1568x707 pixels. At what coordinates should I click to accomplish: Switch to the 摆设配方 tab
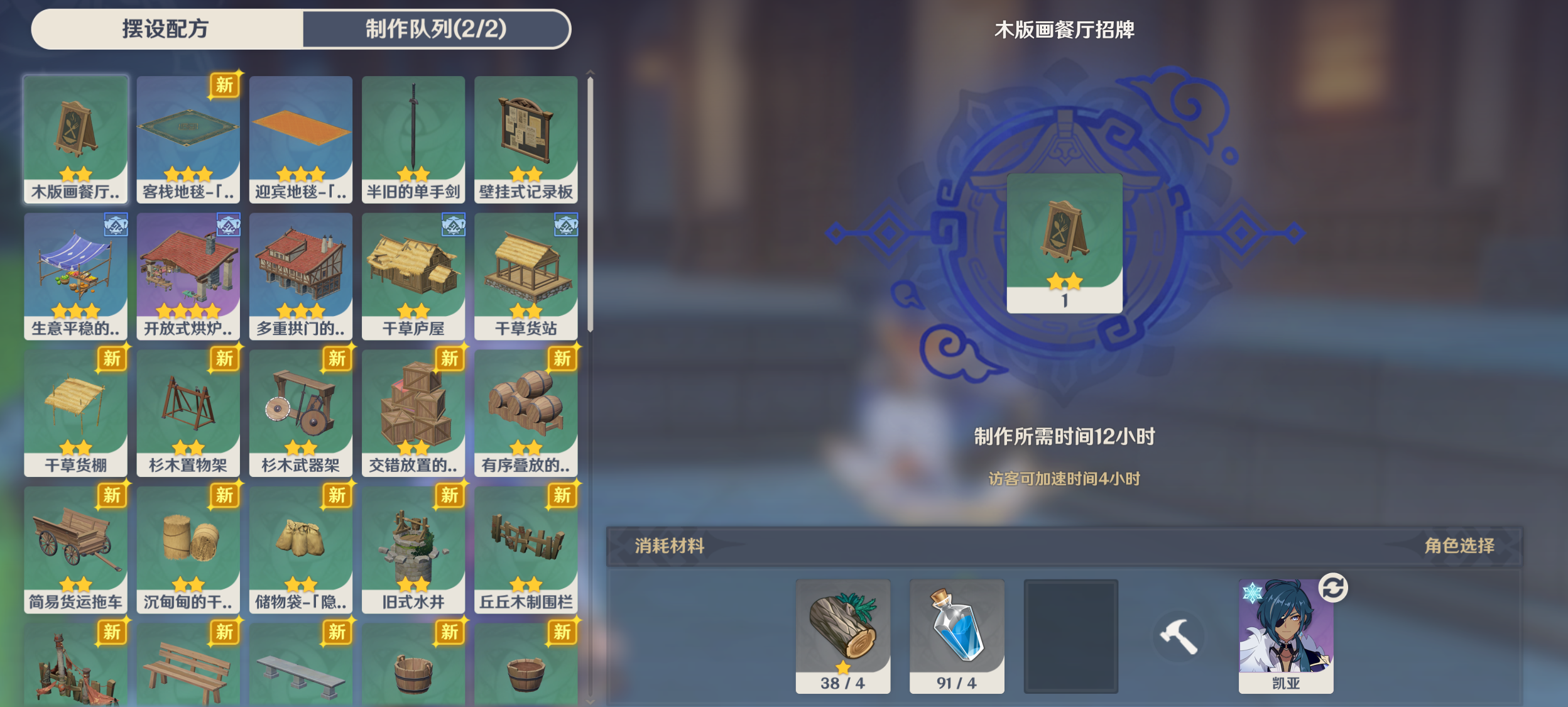point(165,28)
